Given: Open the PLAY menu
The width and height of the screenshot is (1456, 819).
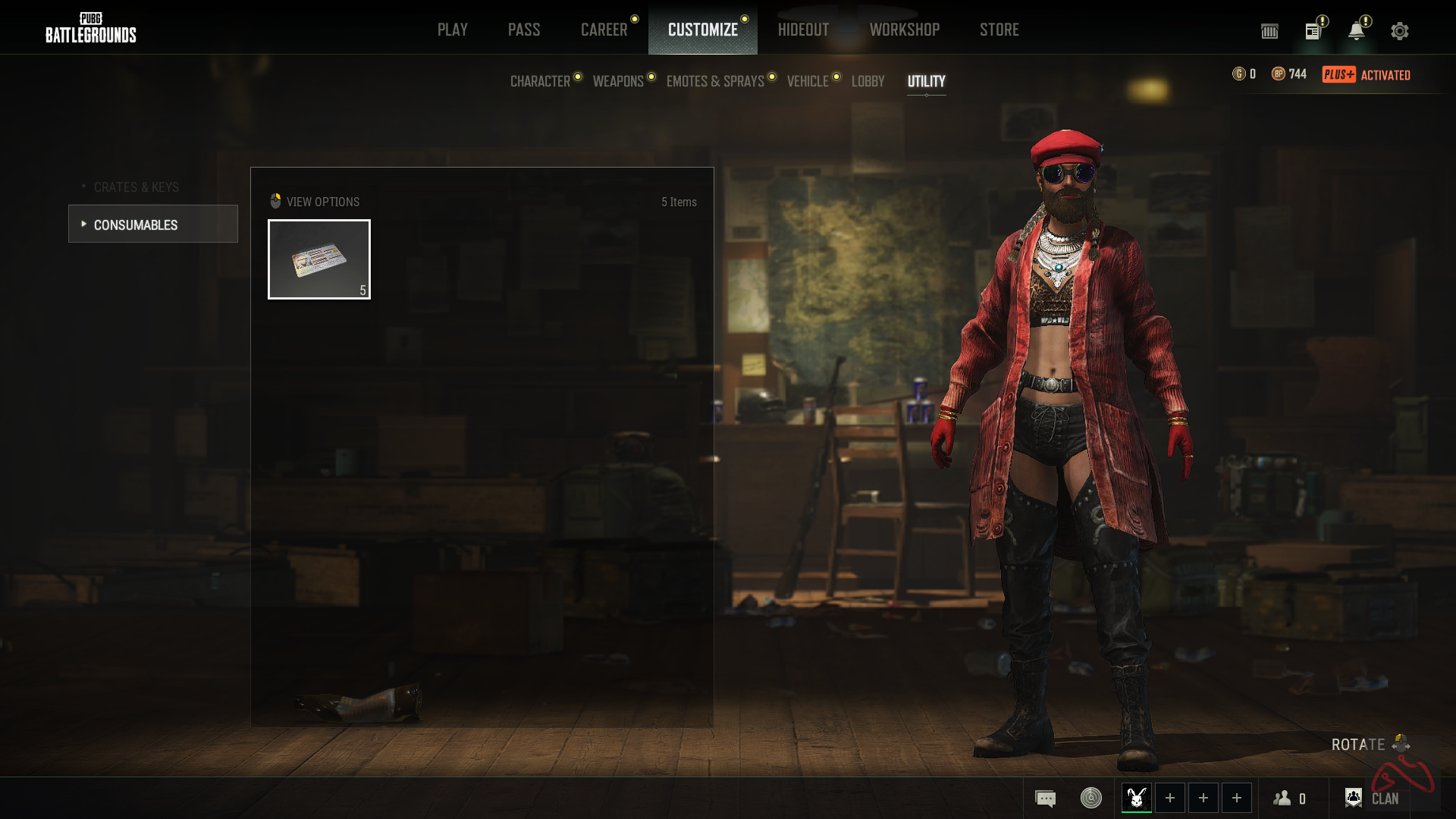Looking at the screenshot, I should (x=452, y=30).
